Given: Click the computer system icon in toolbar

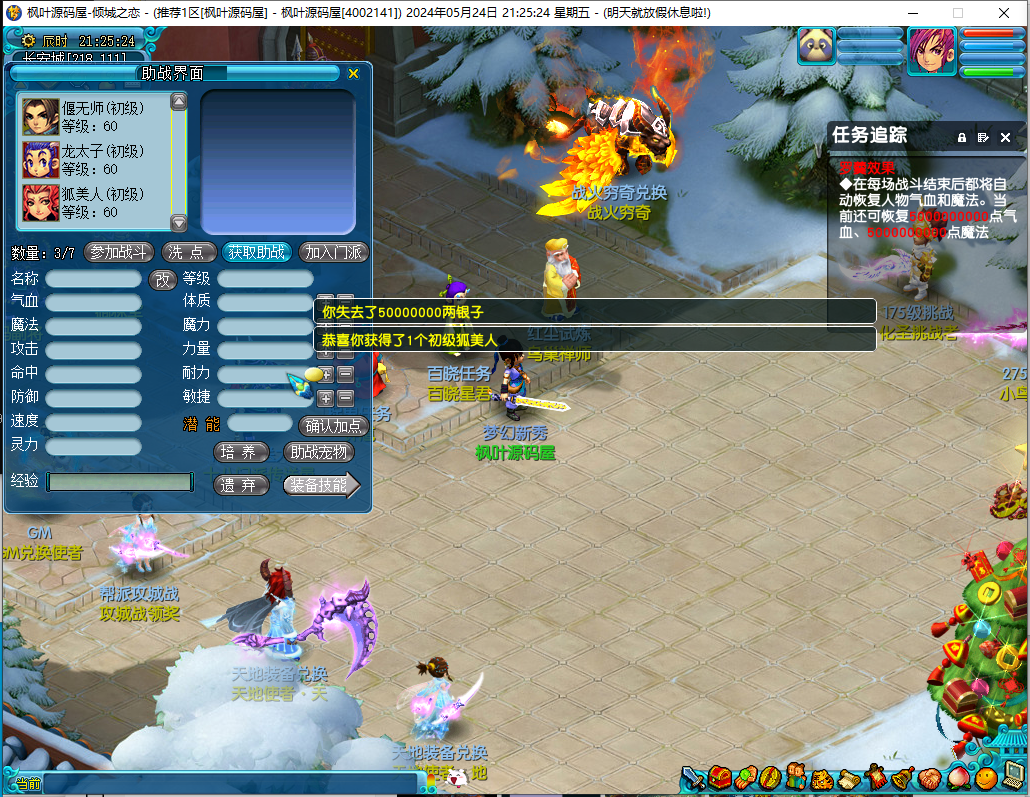Looking at the screenshot, I should [x=1012, y=777].
